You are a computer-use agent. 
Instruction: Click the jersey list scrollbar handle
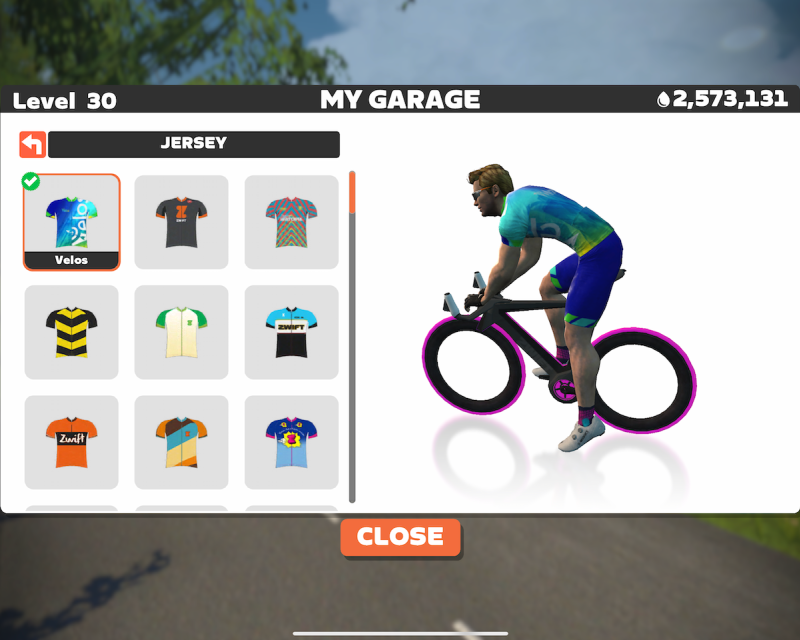coord(352,192)
